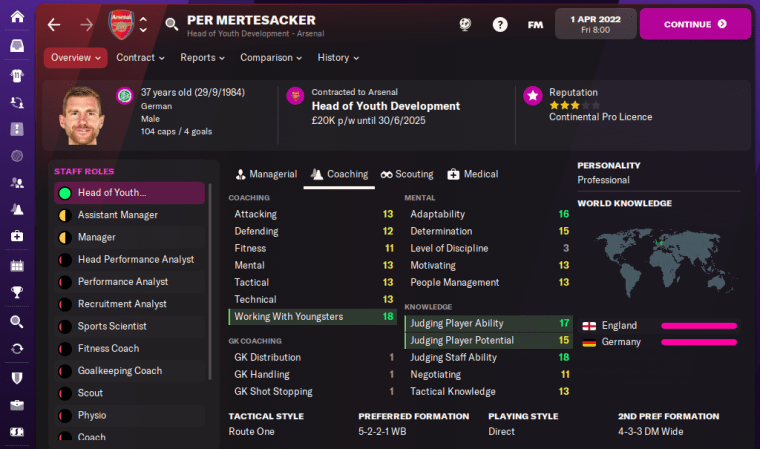Switch to the Medical attributes tab
The width and height of the screenshot is (760, 449).
(472, 174)
